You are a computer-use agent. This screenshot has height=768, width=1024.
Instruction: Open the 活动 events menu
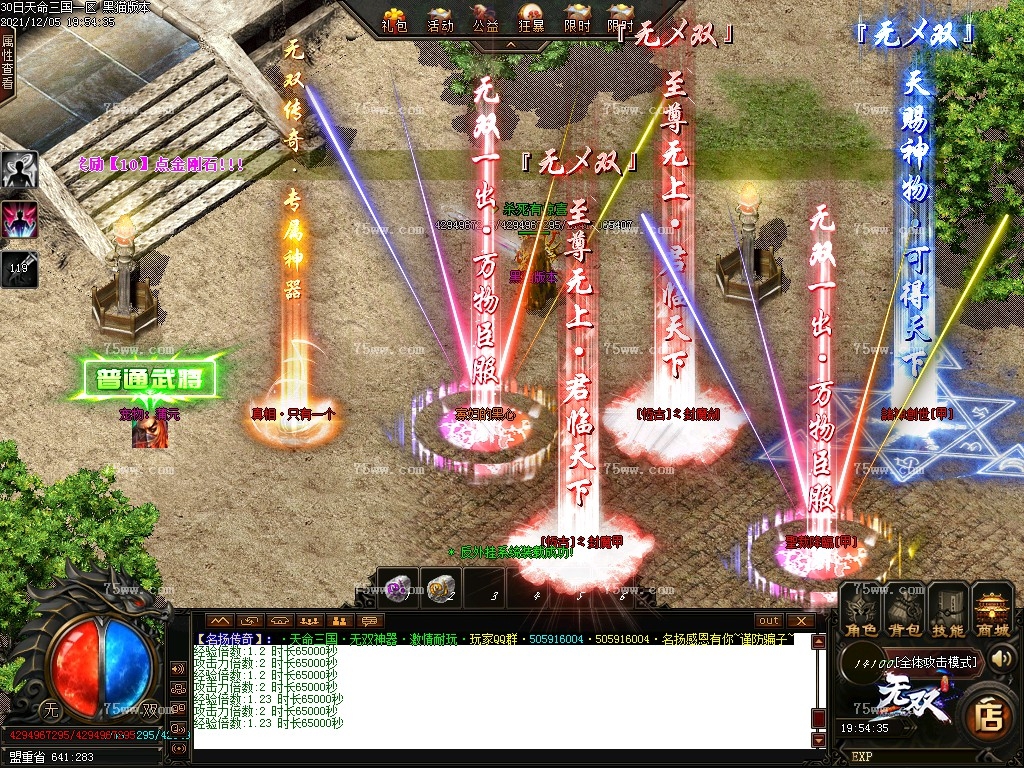(x=440, y=18)
